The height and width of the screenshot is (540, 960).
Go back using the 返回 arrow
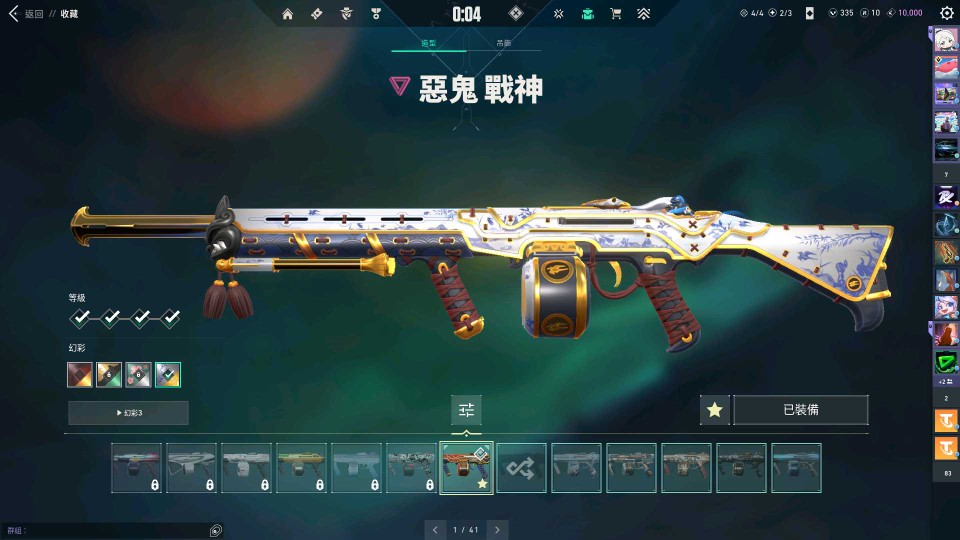pos(14,14)
